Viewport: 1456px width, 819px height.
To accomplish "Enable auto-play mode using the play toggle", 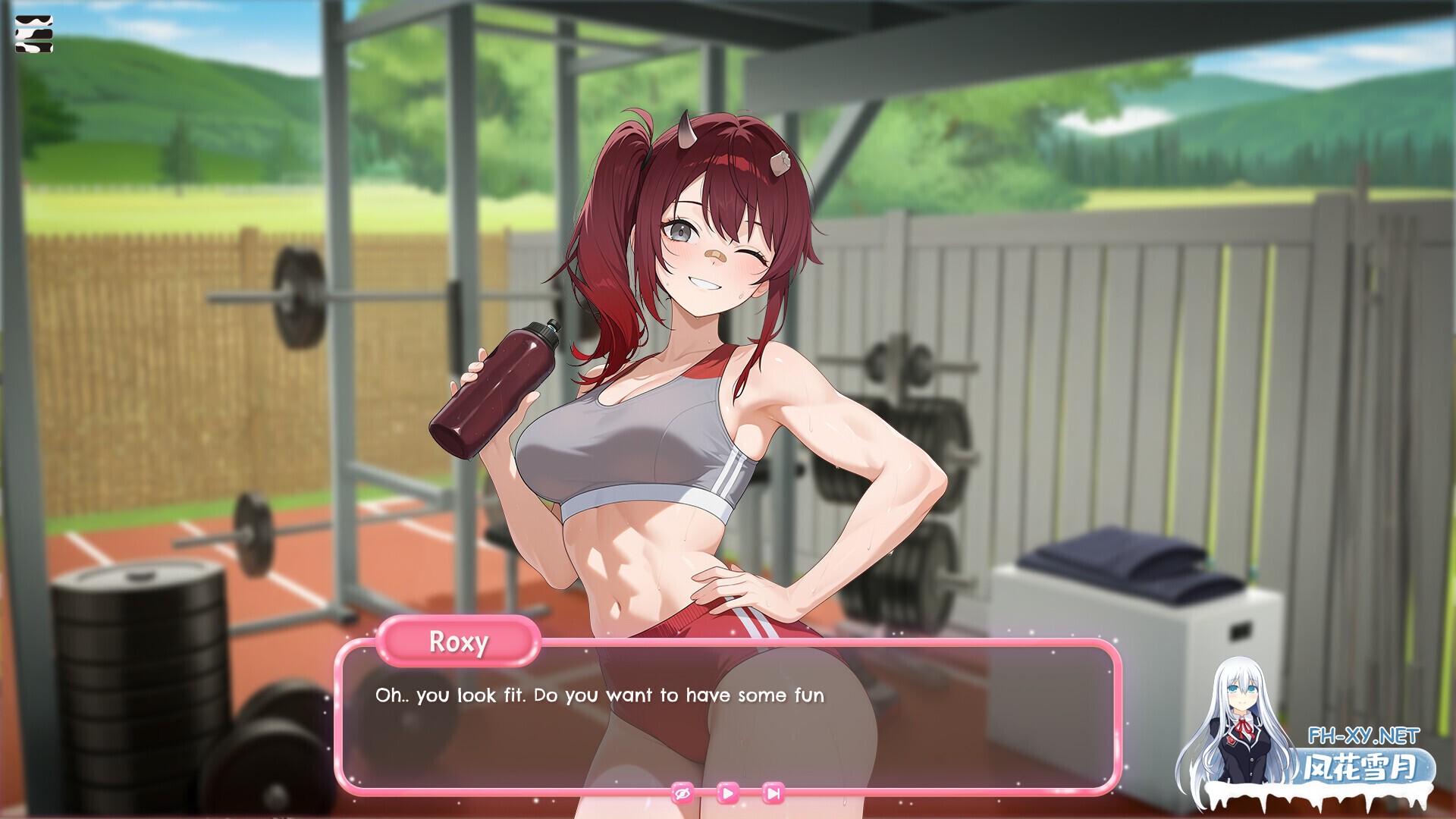I will (726, 792).
